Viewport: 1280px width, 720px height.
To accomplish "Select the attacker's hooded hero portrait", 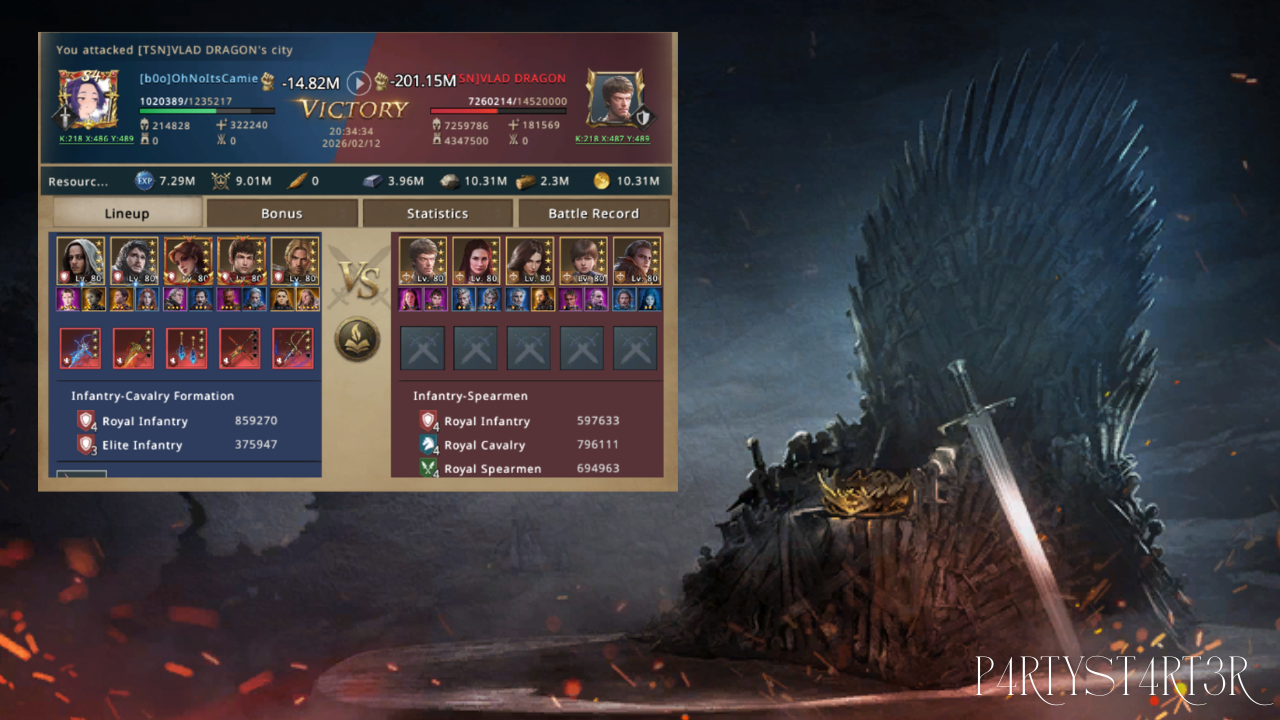I will click(x=81, y=261).
